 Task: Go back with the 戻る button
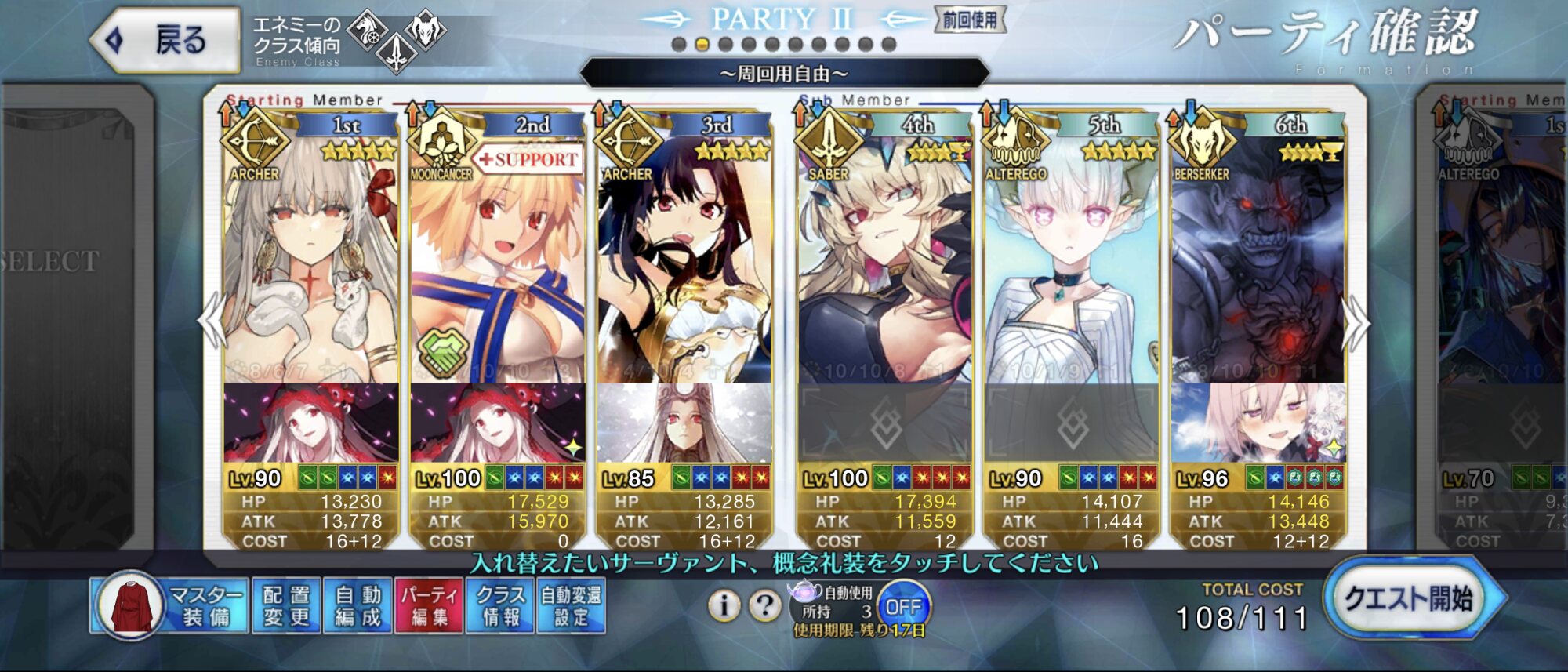click(166, 39)
